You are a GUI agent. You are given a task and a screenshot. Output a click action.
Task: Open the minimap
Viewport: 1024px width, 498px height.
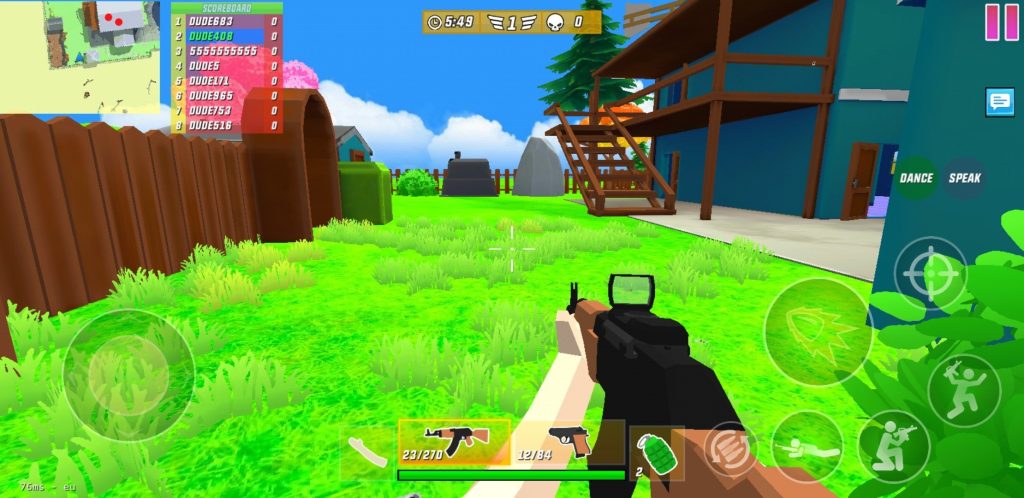point(80,55)
